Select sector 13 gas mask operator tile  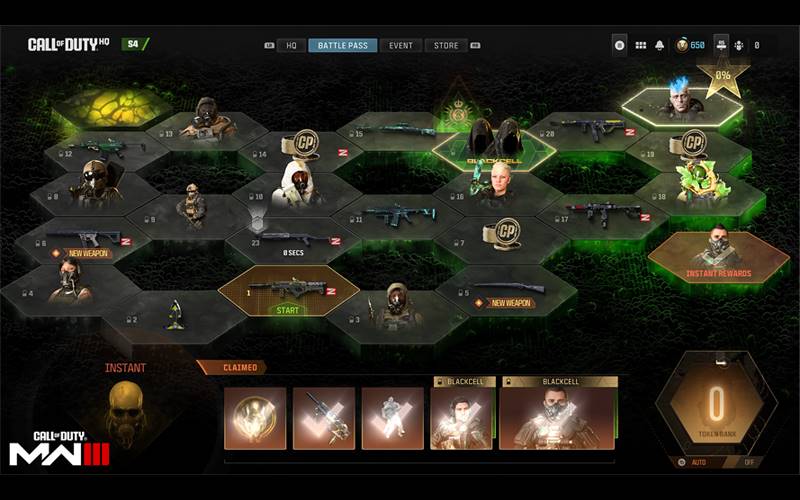click(208, 120)
